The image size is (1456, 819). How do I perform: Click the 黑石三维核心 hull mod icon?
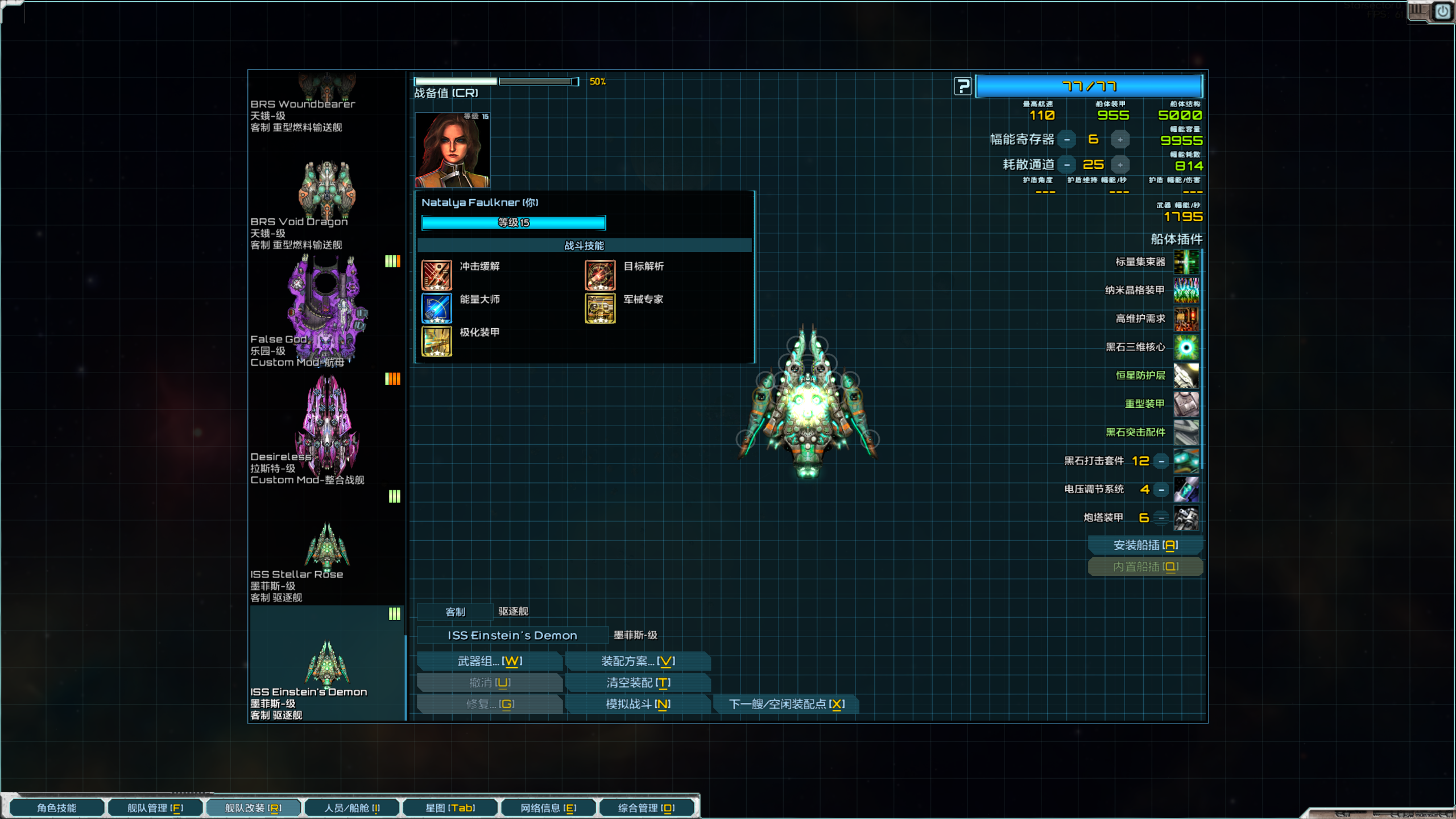pos(1186,348)
